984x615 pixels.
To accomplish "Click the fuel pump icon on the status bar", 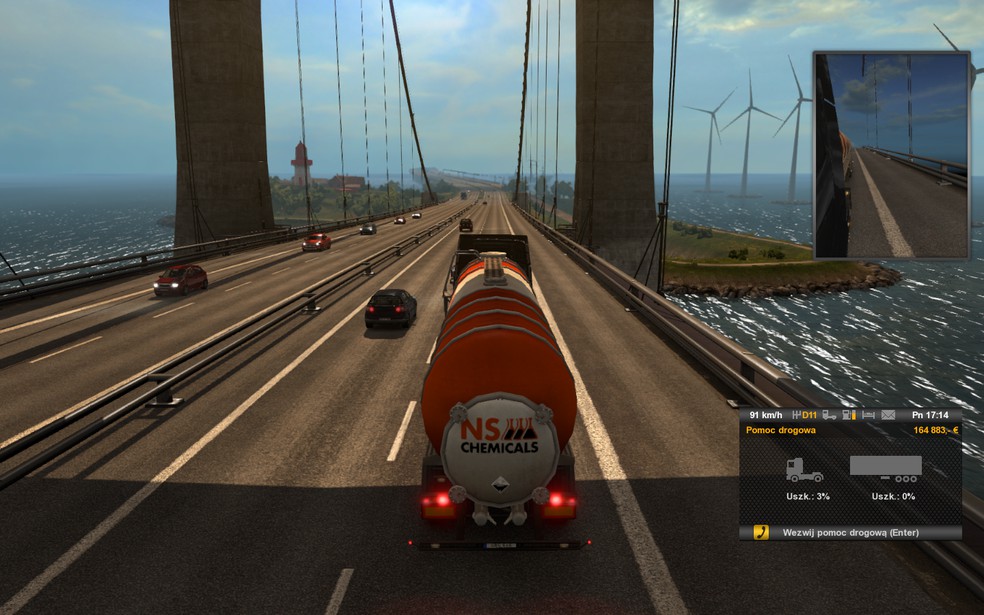I will (848, 415).
